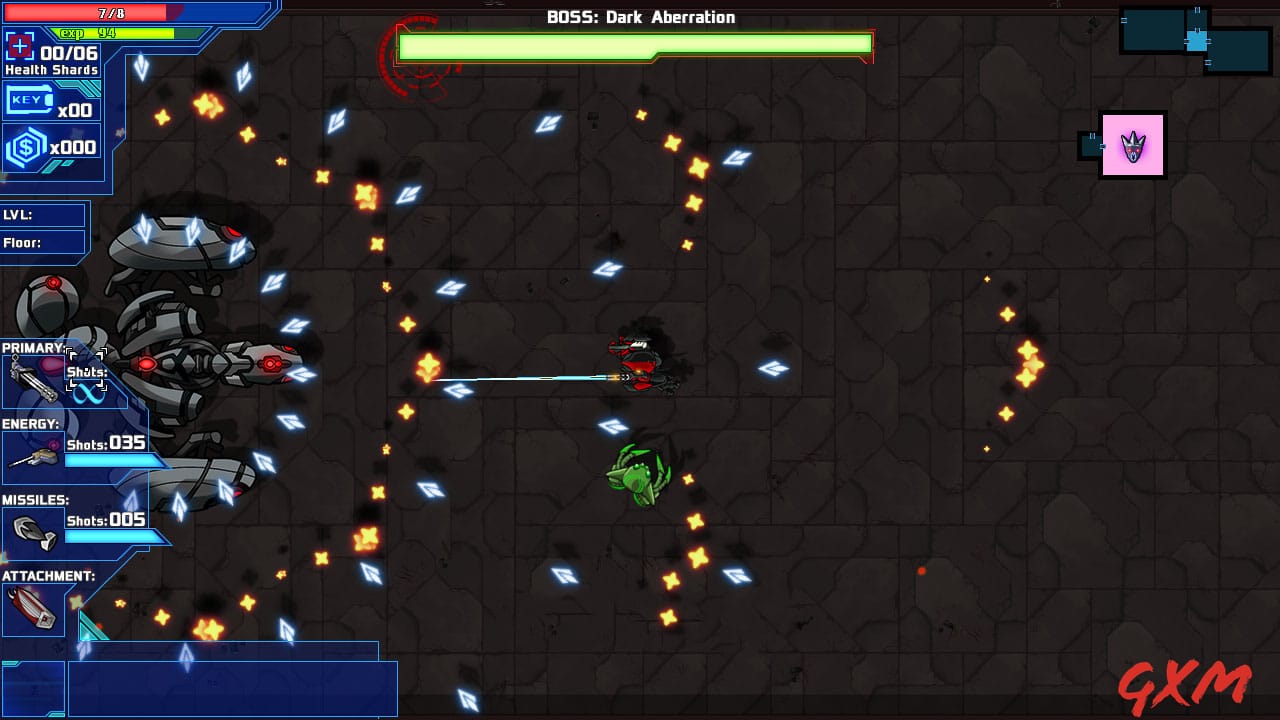Click the BOSS: Dark Aberration title
This screenshot has width=1280, height=720.
[x=639, y=16]
